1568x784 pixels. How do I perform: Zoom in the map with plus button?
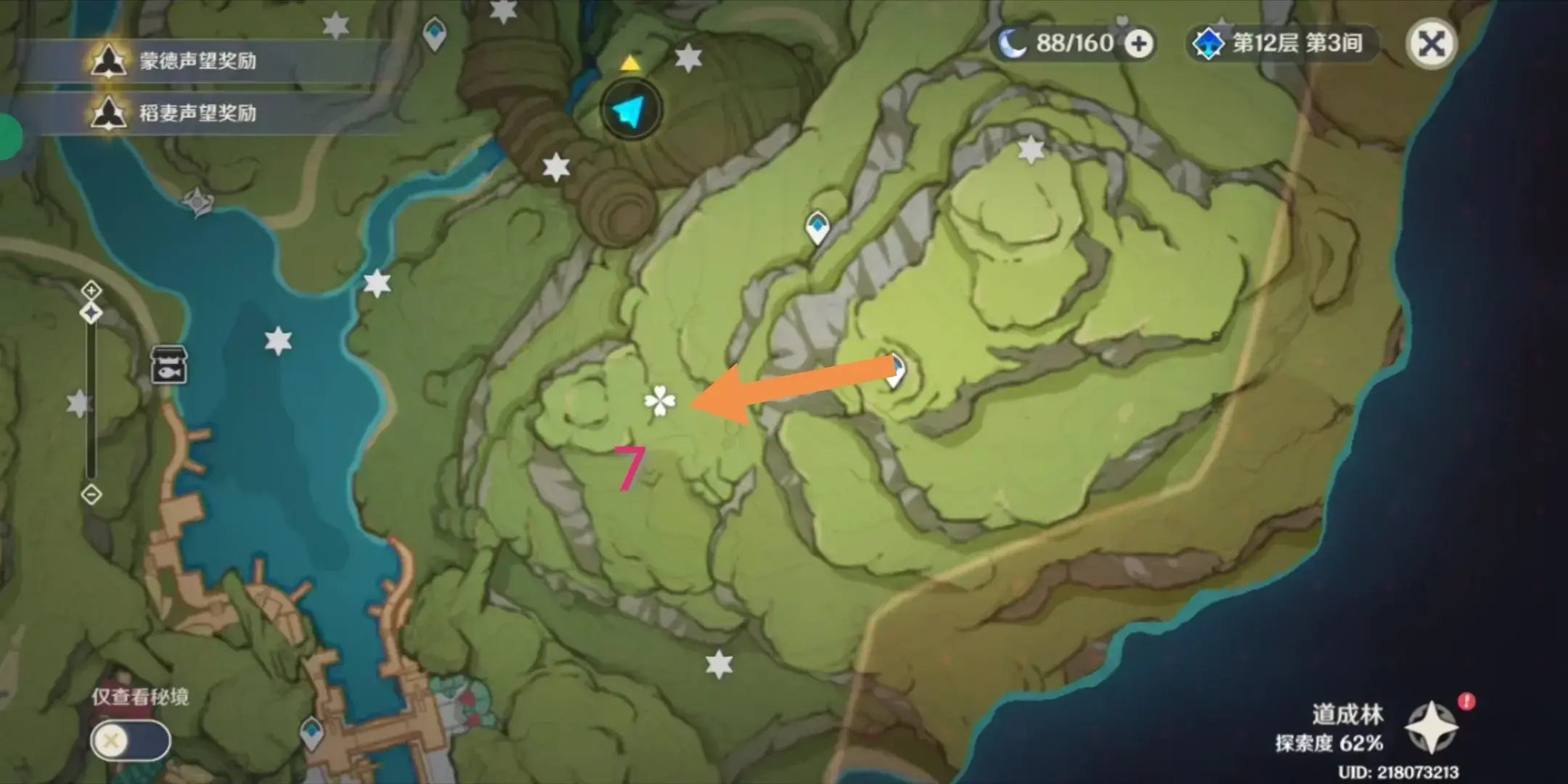point(91,291)
